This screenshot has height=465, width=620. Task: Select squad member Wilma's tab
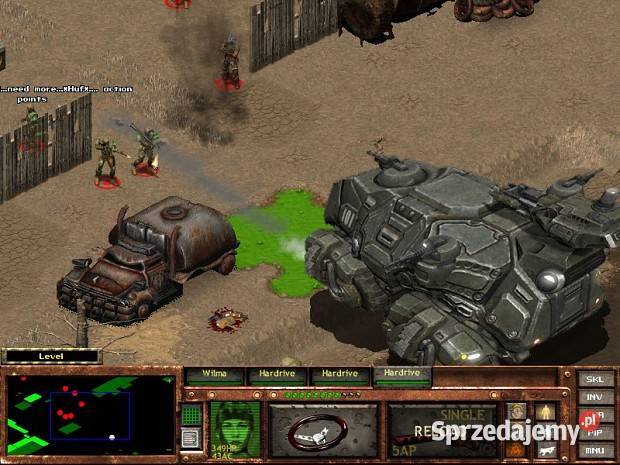tap(215, 374)
